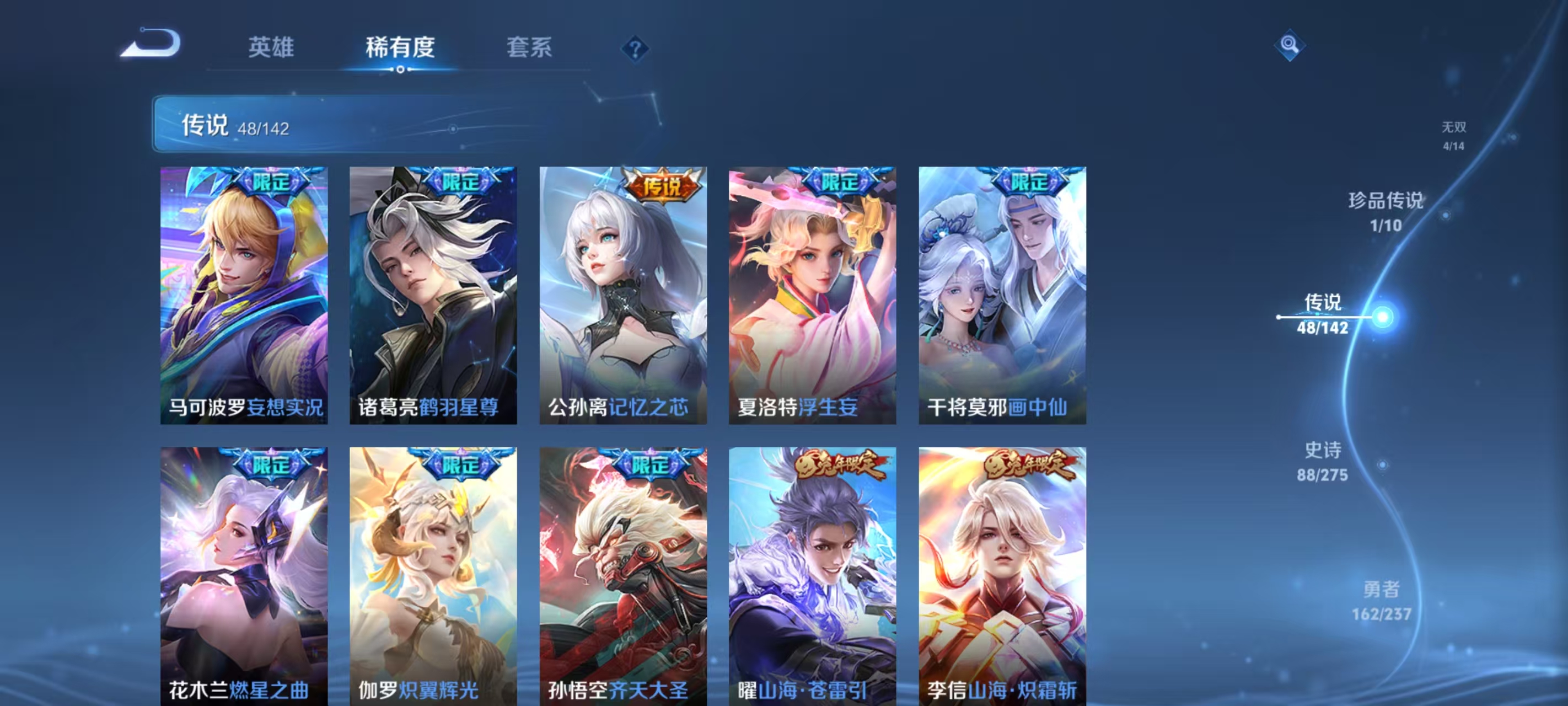Screen dimensions: 1568x706
Task: Open the magnifier search icon at top right
Action: click(1290, 45)
